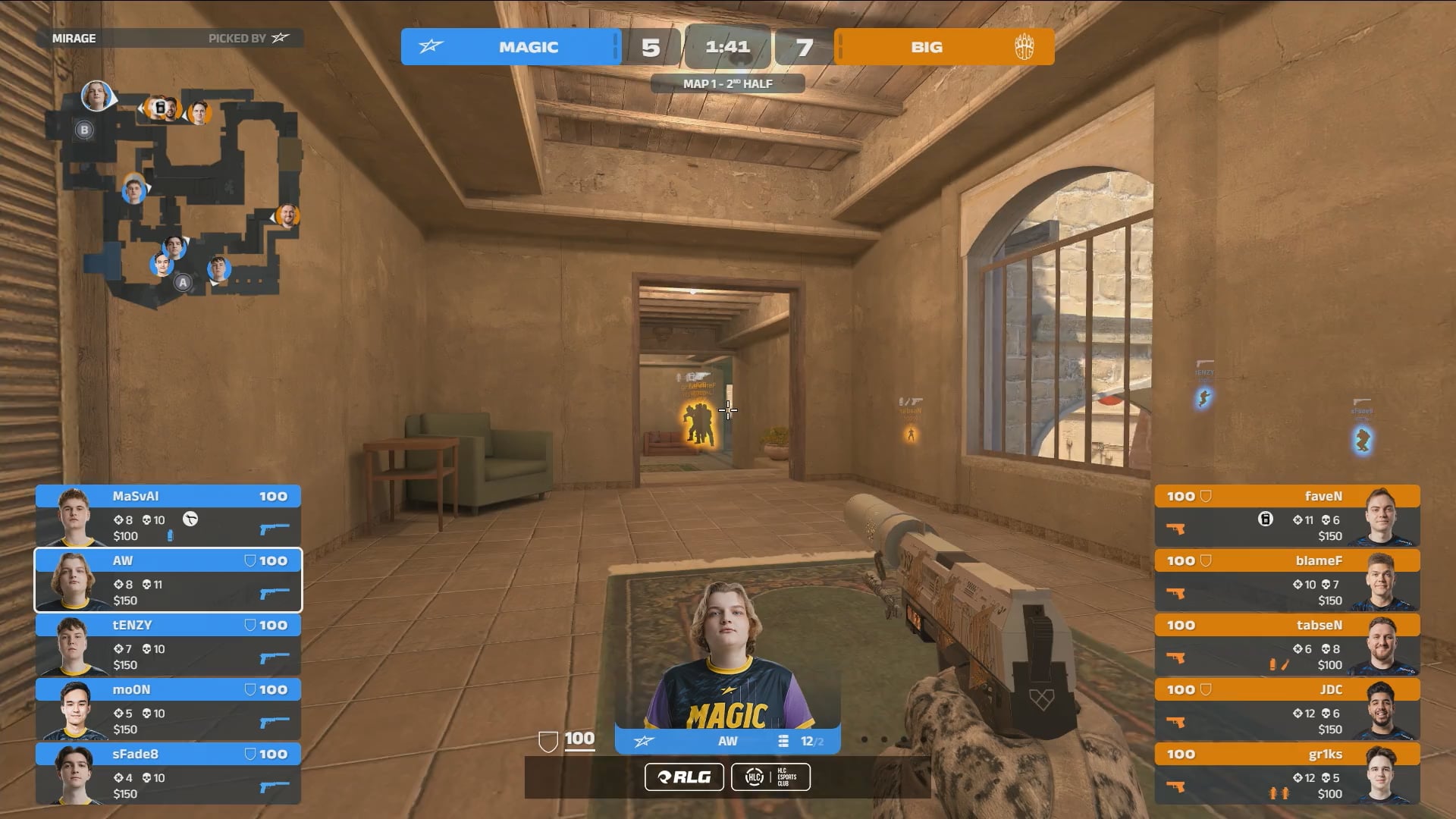The width and height of the screenshot is (1456, 819).
Task: Click tabseN's player card
Action: click(x=1287, y=645)
